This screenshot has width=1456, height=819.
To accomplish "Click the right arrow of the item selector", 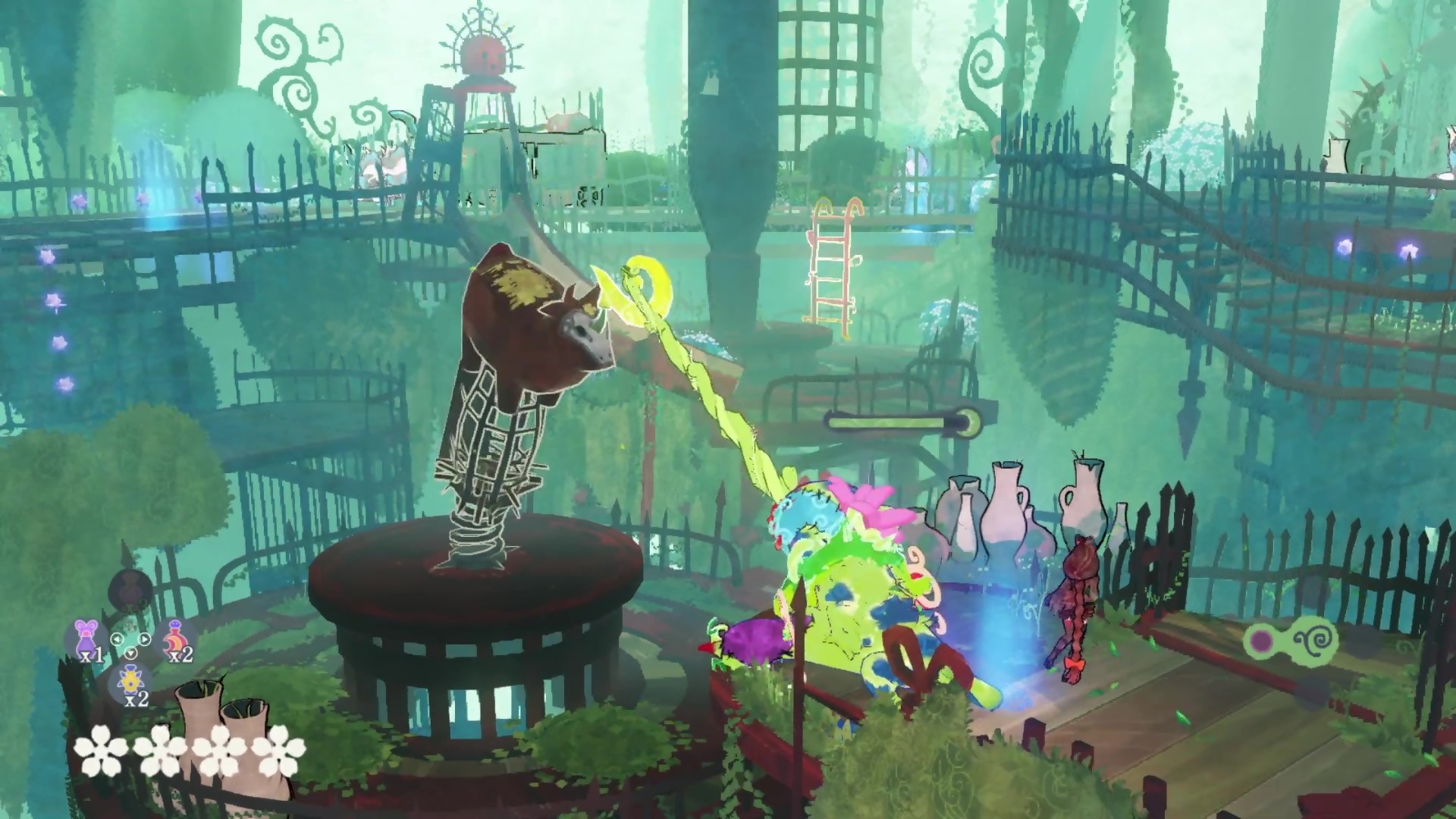I will (x=144, y=639).
